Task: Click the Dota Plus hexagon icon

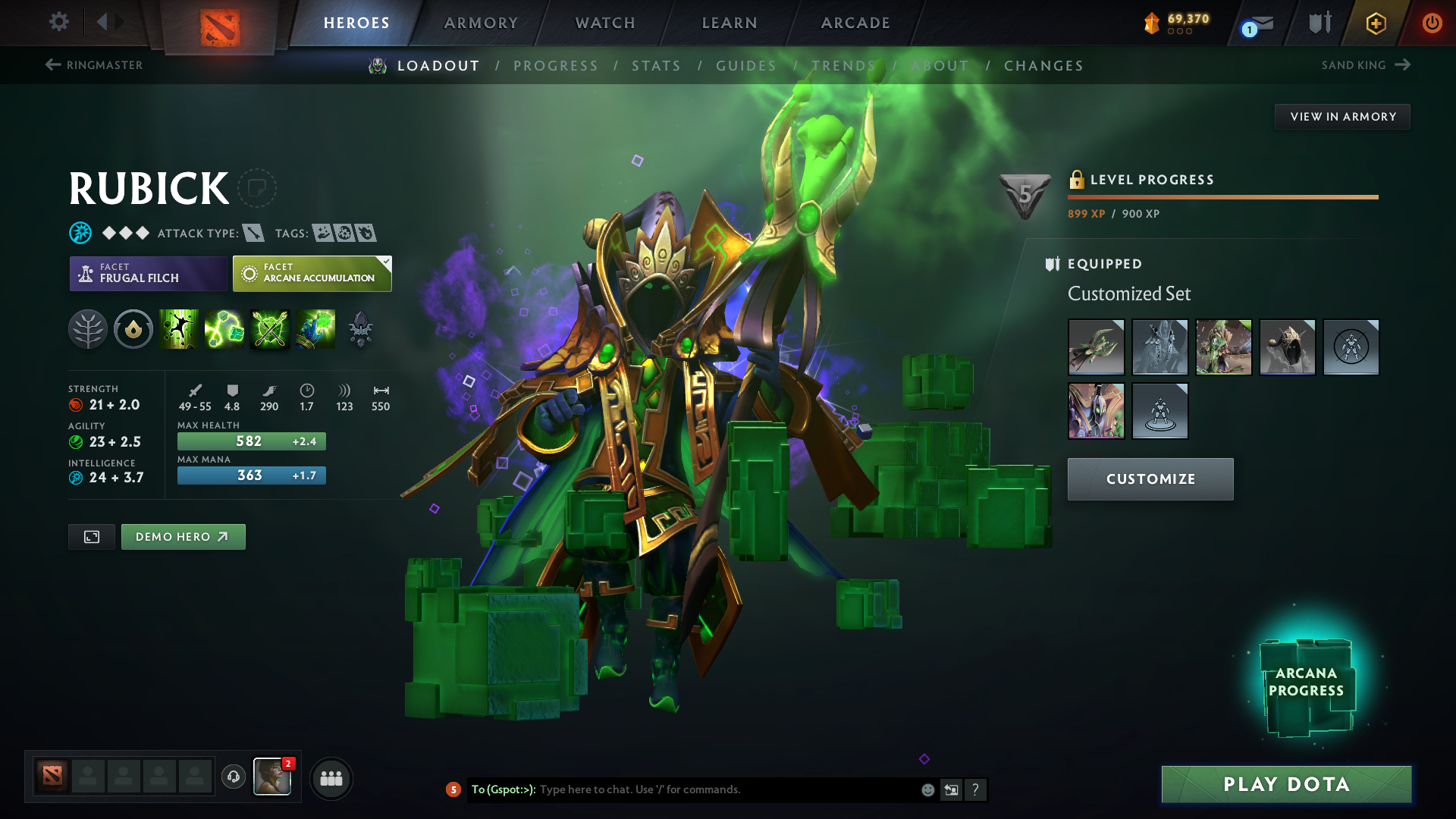Action: point(1376,23)
